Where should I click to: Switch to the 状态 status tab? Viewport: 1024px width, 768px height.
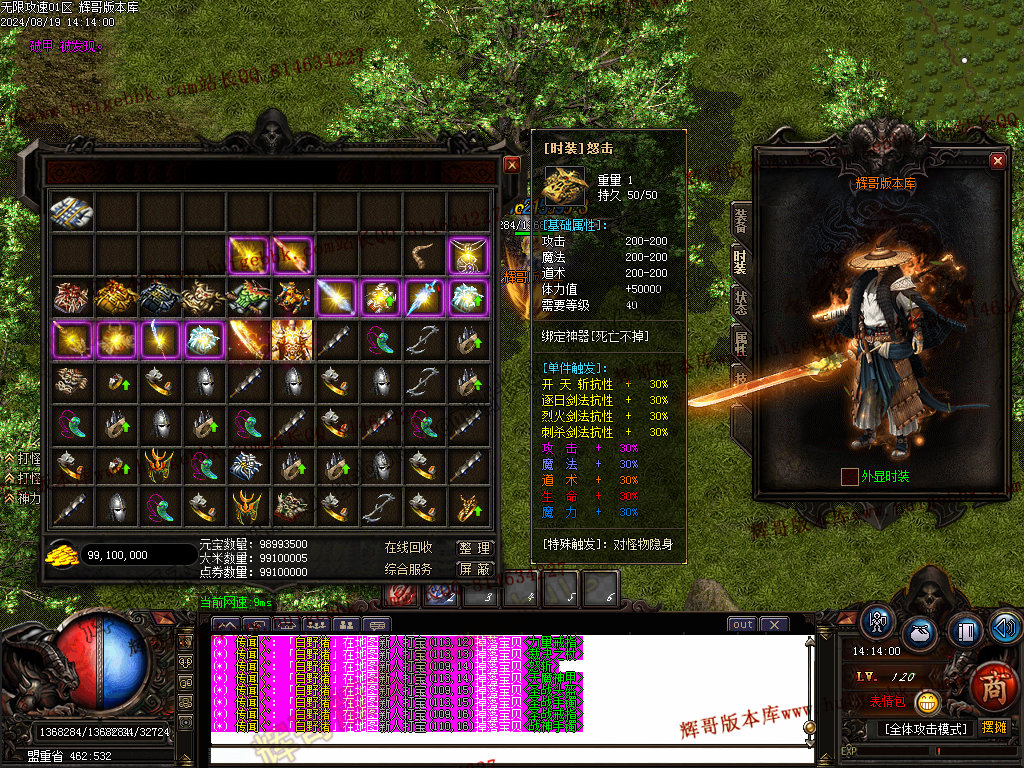741,303
